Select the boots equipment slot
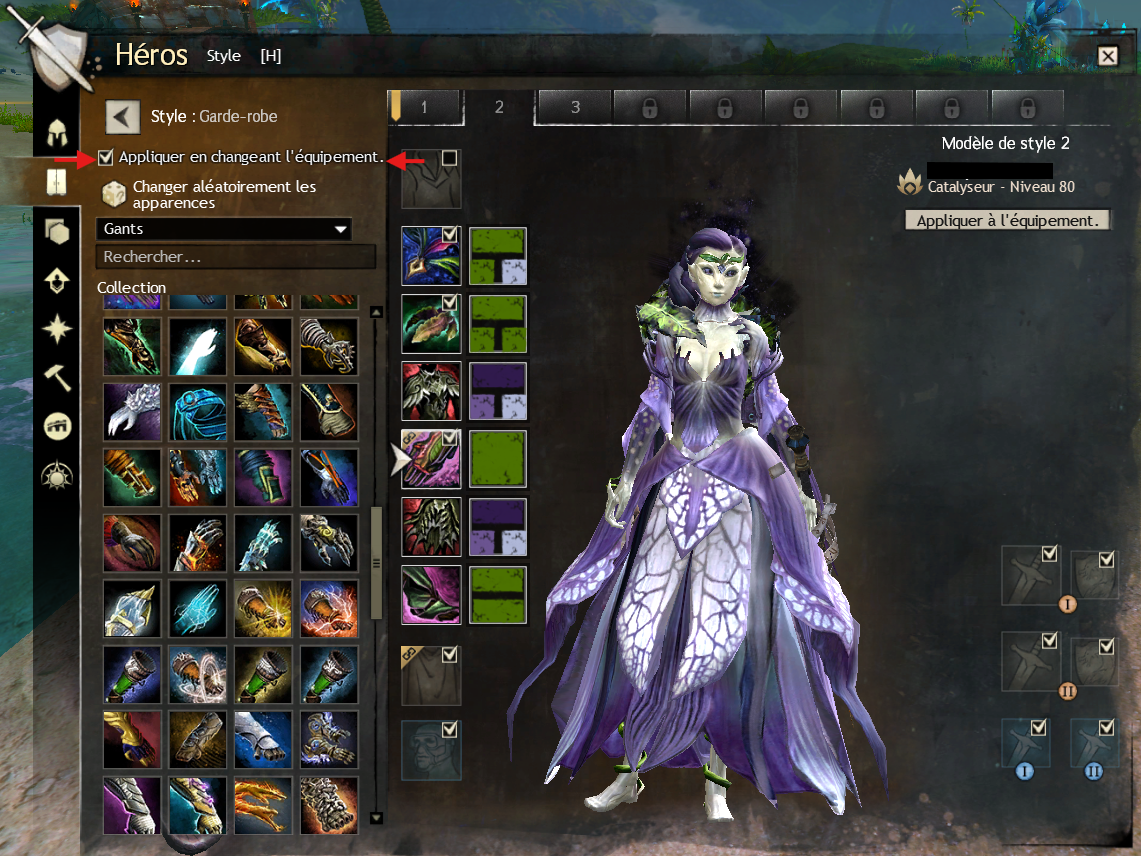 (431, 596)
